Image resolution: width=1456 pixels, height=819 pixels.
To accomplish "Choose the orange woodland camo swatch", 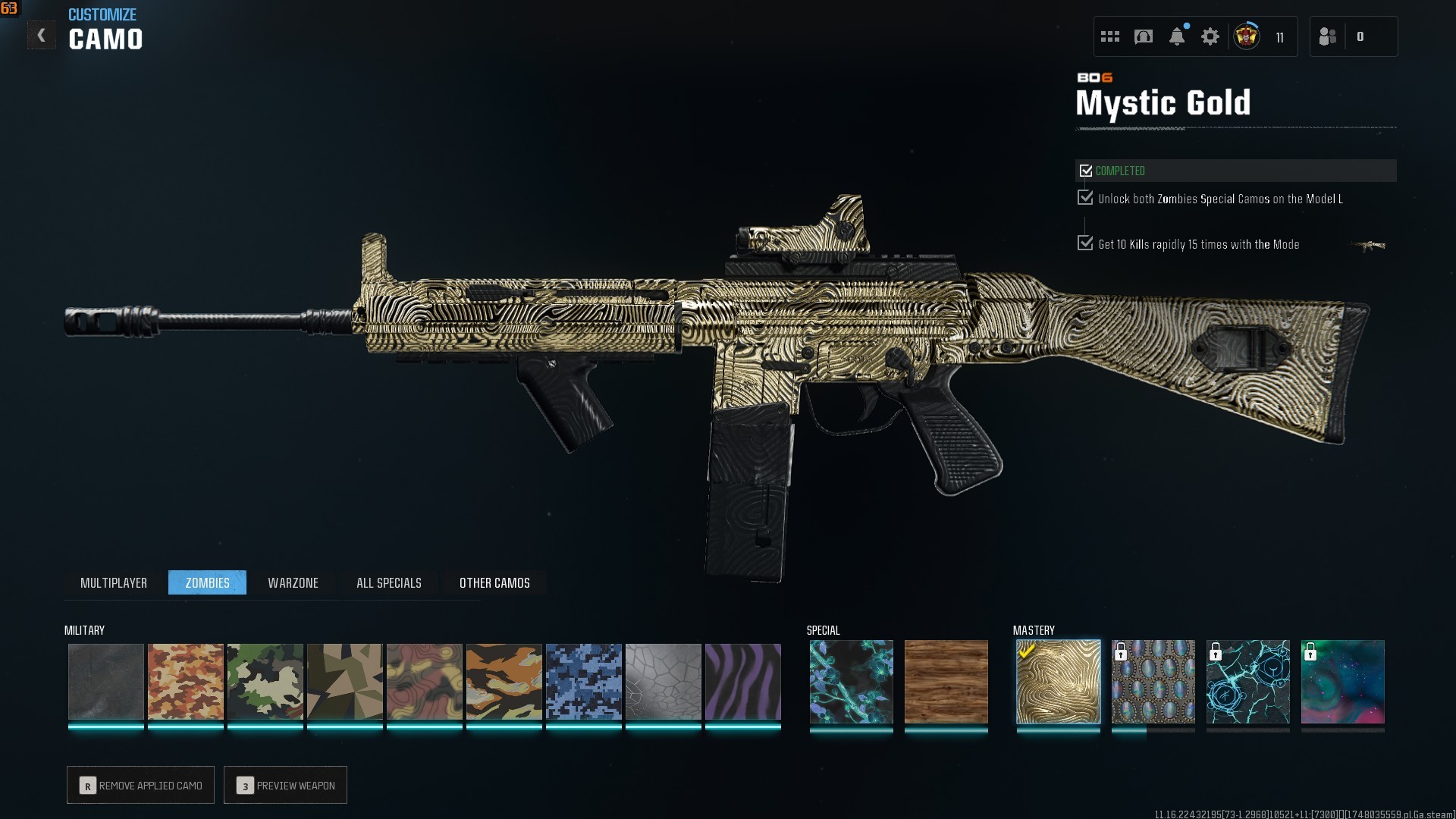I will point(185,681).
